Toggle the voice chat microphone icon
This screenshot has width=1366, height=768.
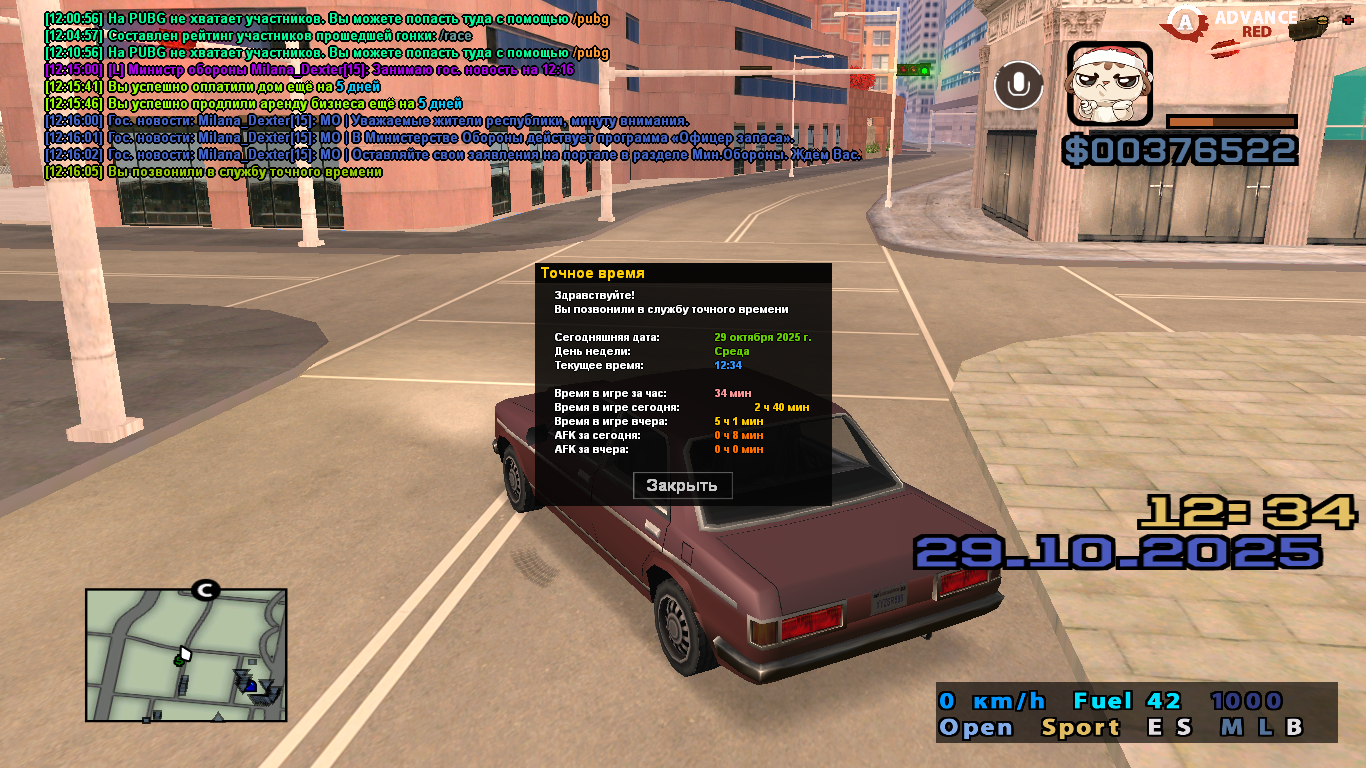click(x=1018, y=85)
